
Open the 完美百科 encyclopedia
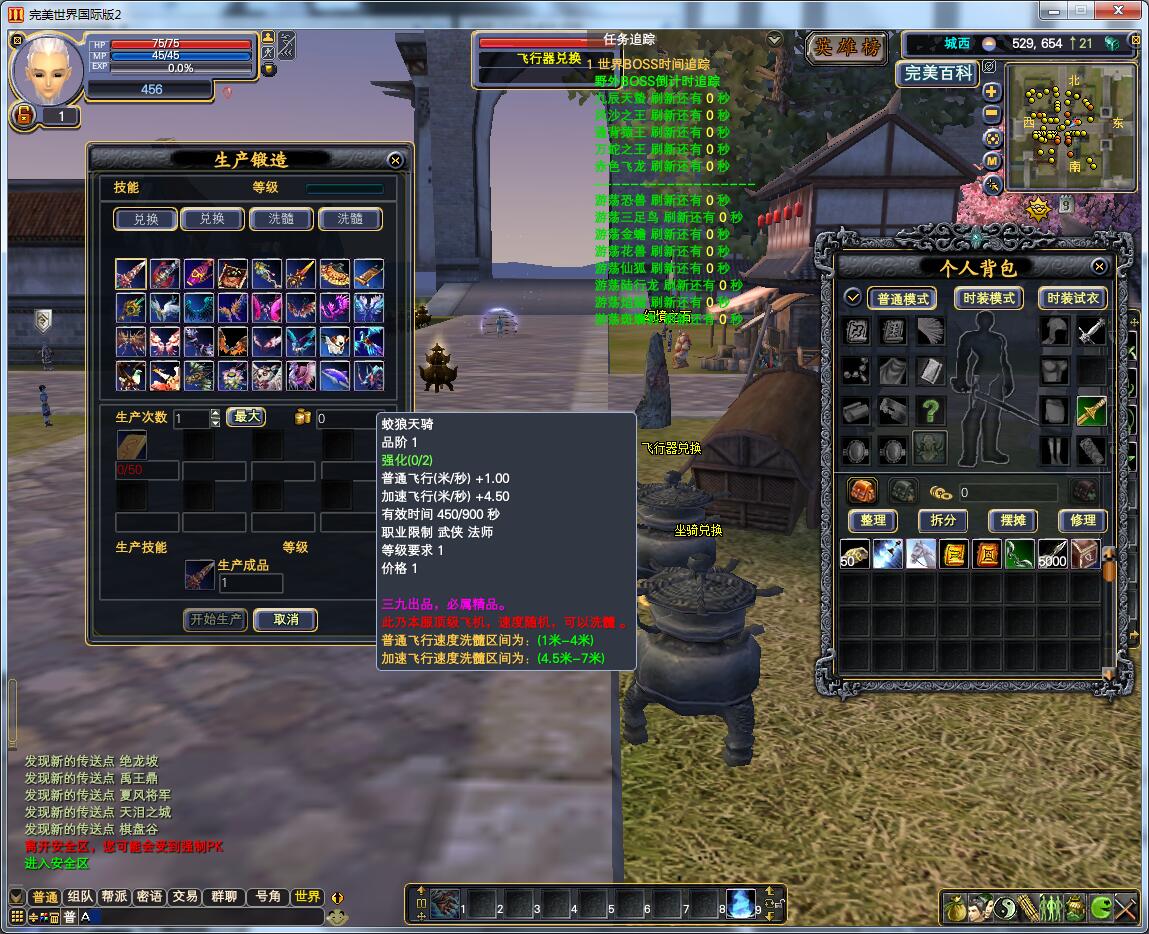coord(937,73)
